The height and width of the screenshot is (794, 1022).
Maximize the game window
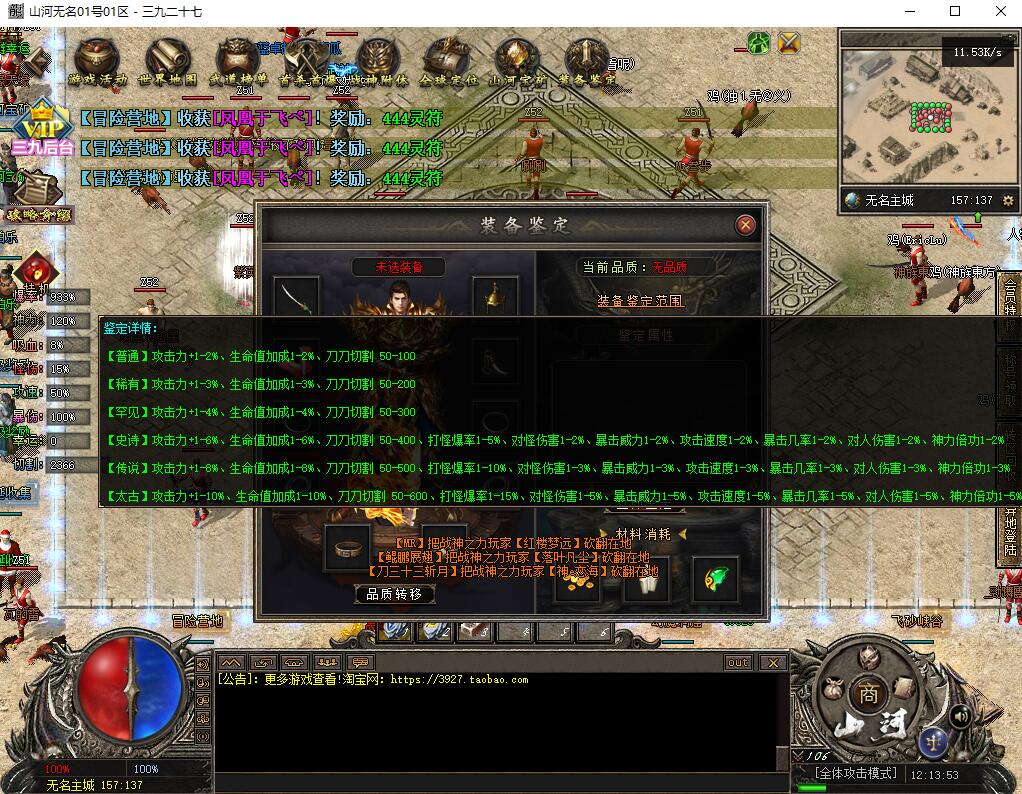coord(955,12)
